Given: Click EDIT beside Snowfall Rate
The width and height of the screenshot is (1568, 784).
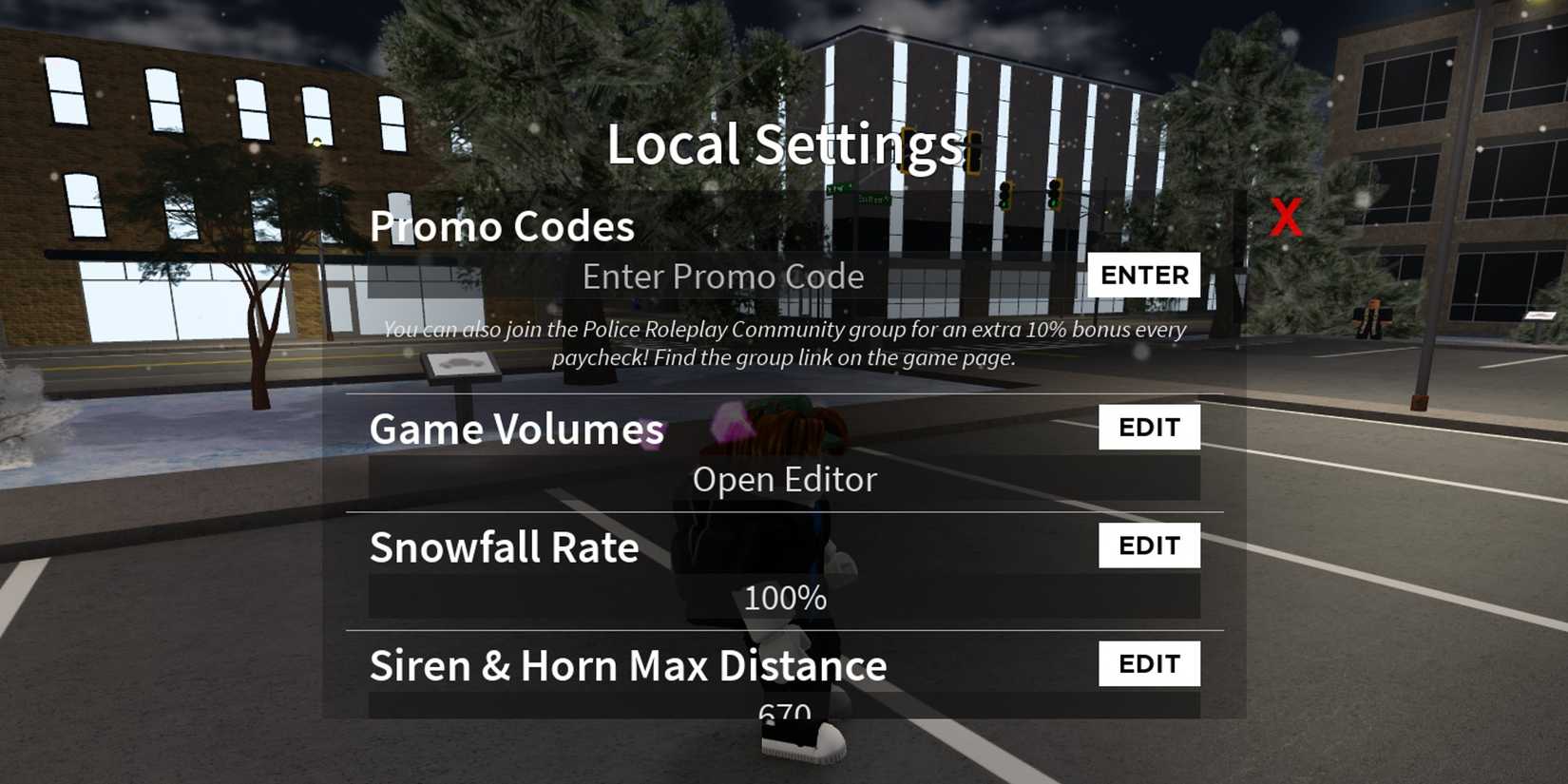Looking at the screenshot, I should point(1149,545).
